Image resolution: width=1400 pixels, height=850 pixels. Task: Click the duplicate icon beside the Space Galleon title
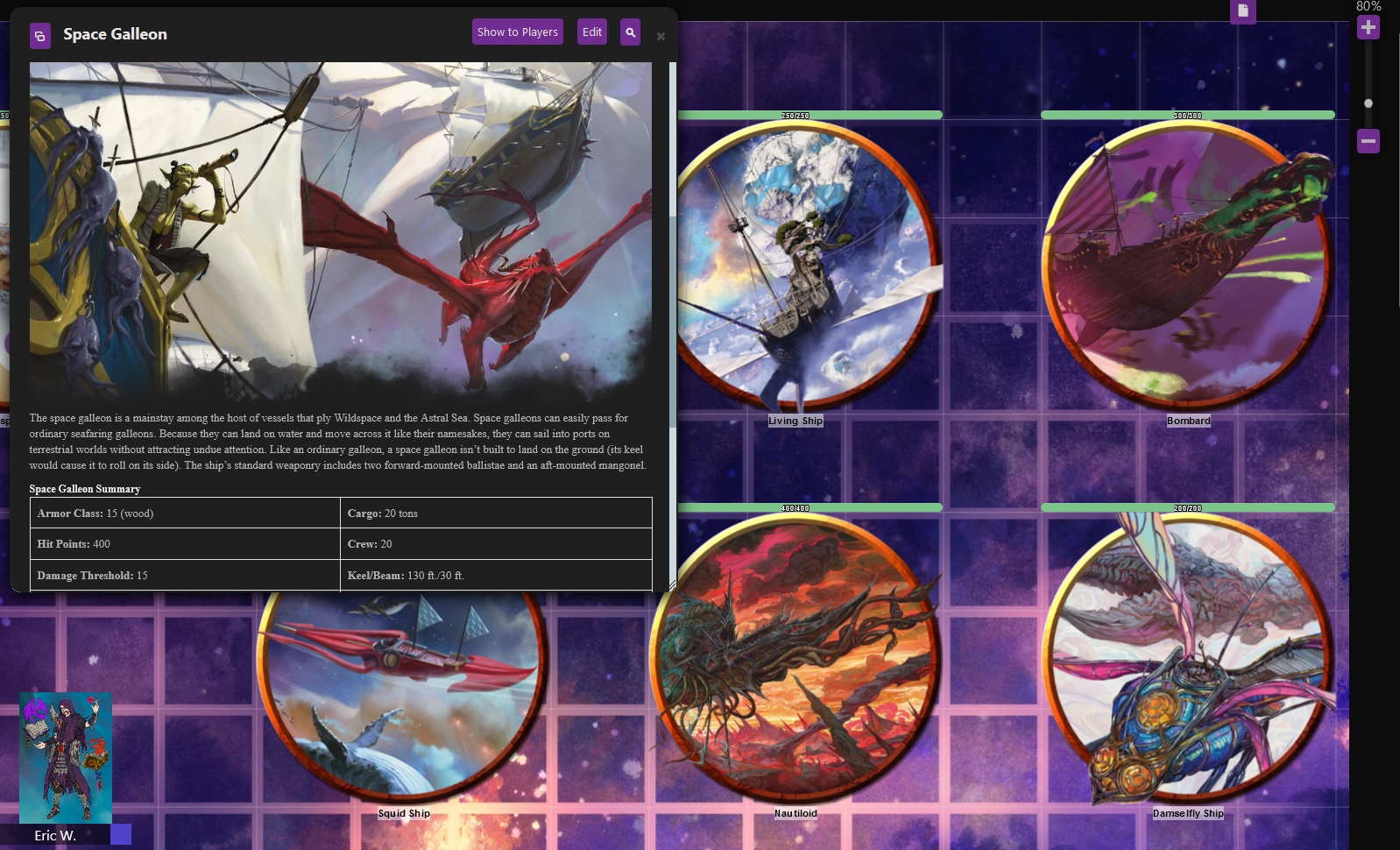40,36
